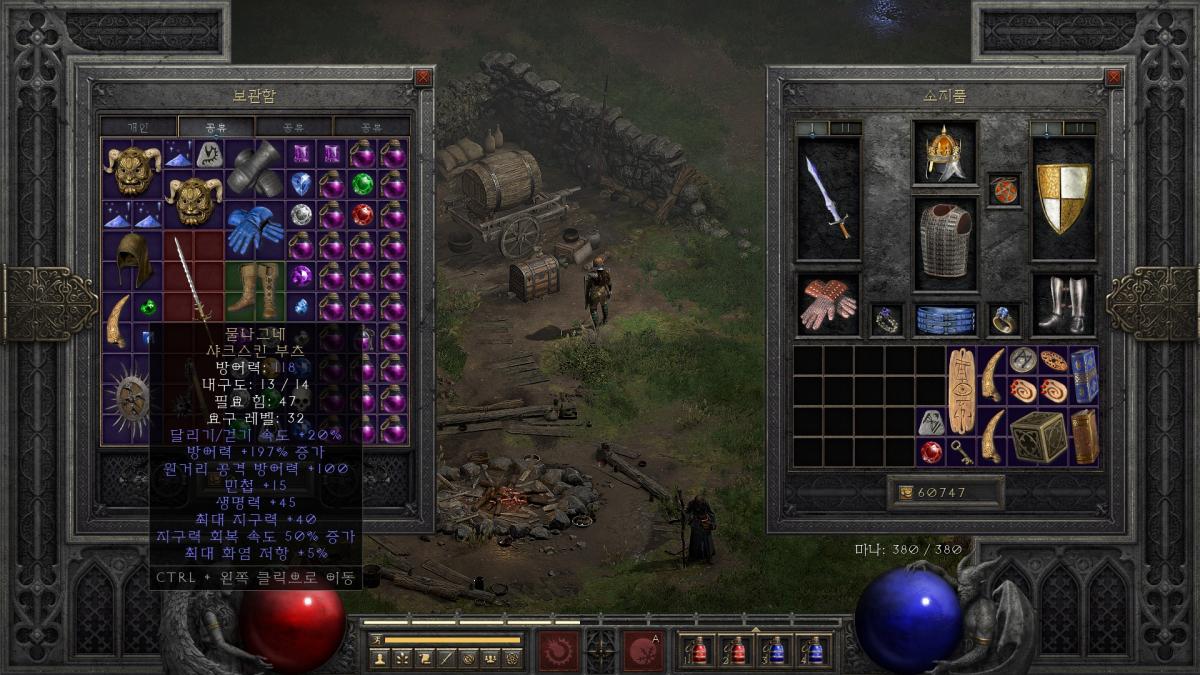This screenshot has width=1200, height=675.
Task: Open the Horadric Cube in inventory
Action: pos(1037,437)
